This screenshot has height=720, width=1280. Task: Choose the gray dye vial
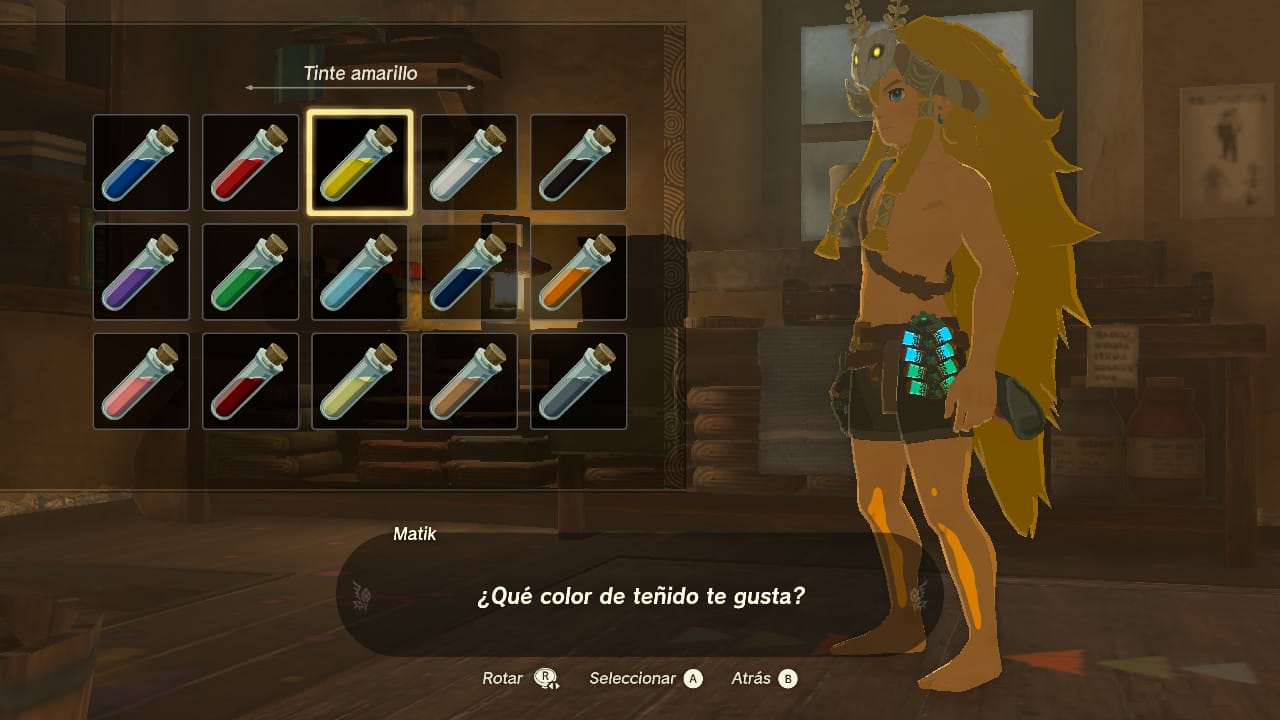point(577,380)
